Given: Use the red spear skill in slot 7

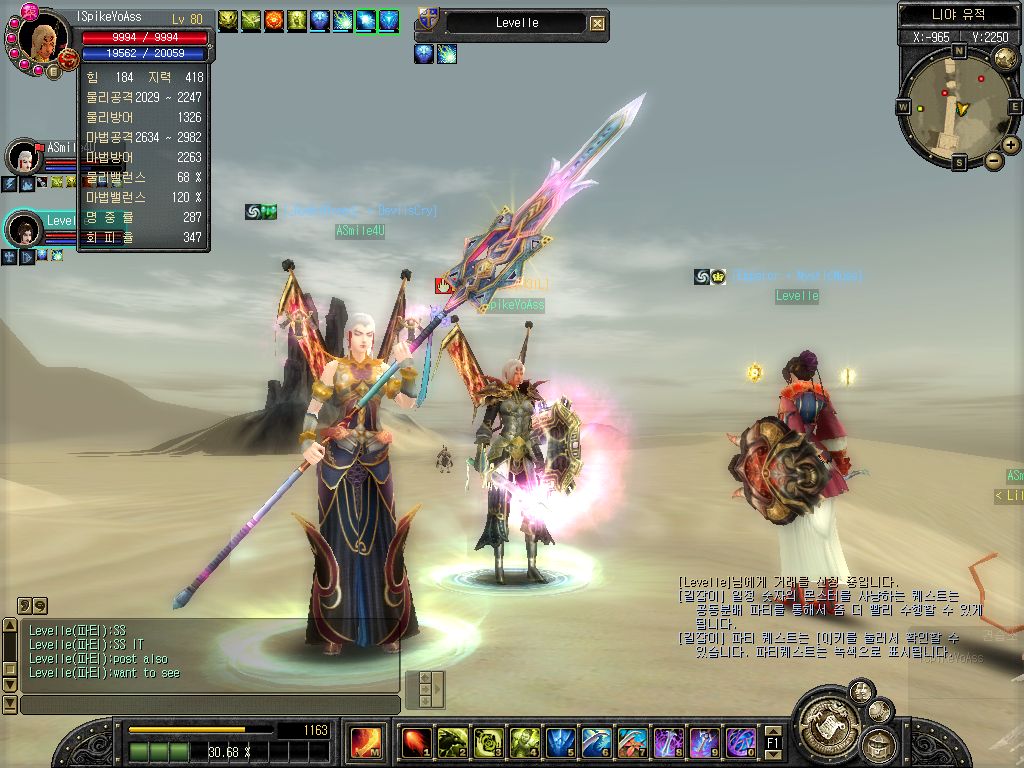Looking at the screenshot, I should [x=632, y=742].
